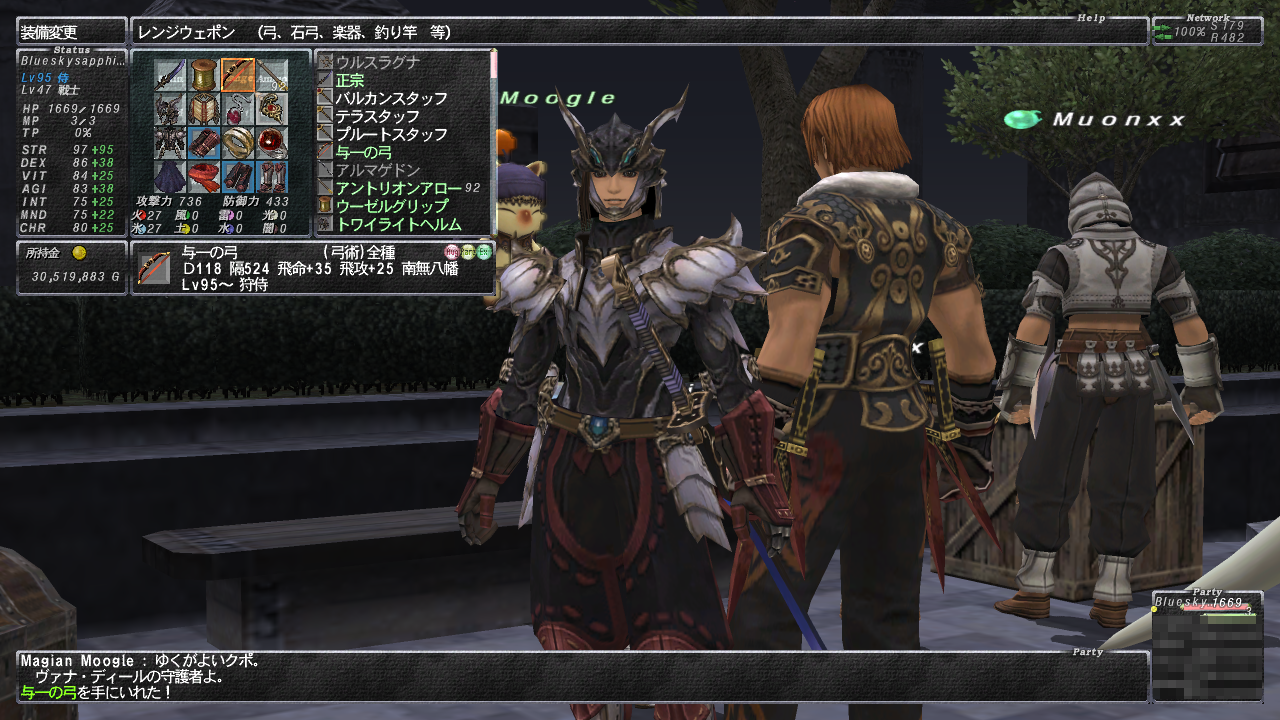Choose プルートスタッフ from the item list

click(x=391, y=135)
